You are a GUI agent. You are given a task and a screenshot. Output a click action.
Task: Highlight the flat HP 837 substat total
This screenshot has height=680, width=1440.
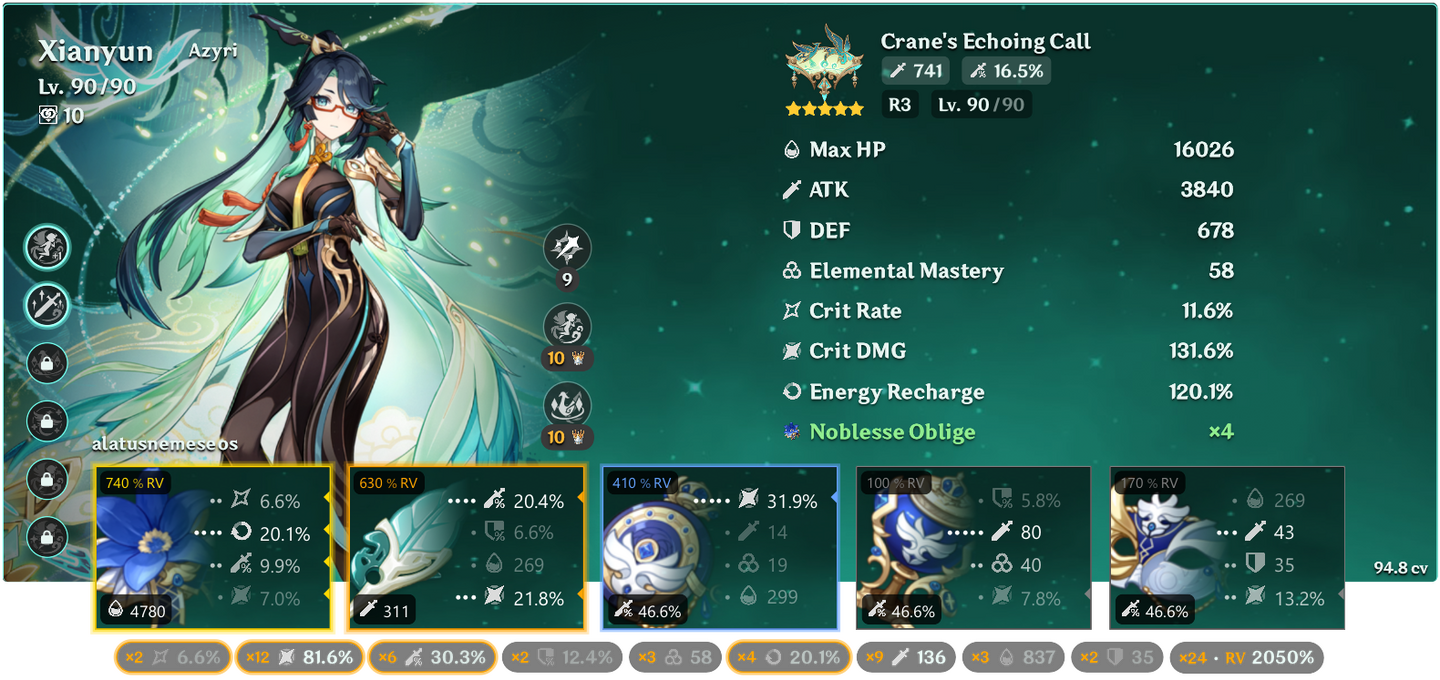click(x=1014, y=657)
